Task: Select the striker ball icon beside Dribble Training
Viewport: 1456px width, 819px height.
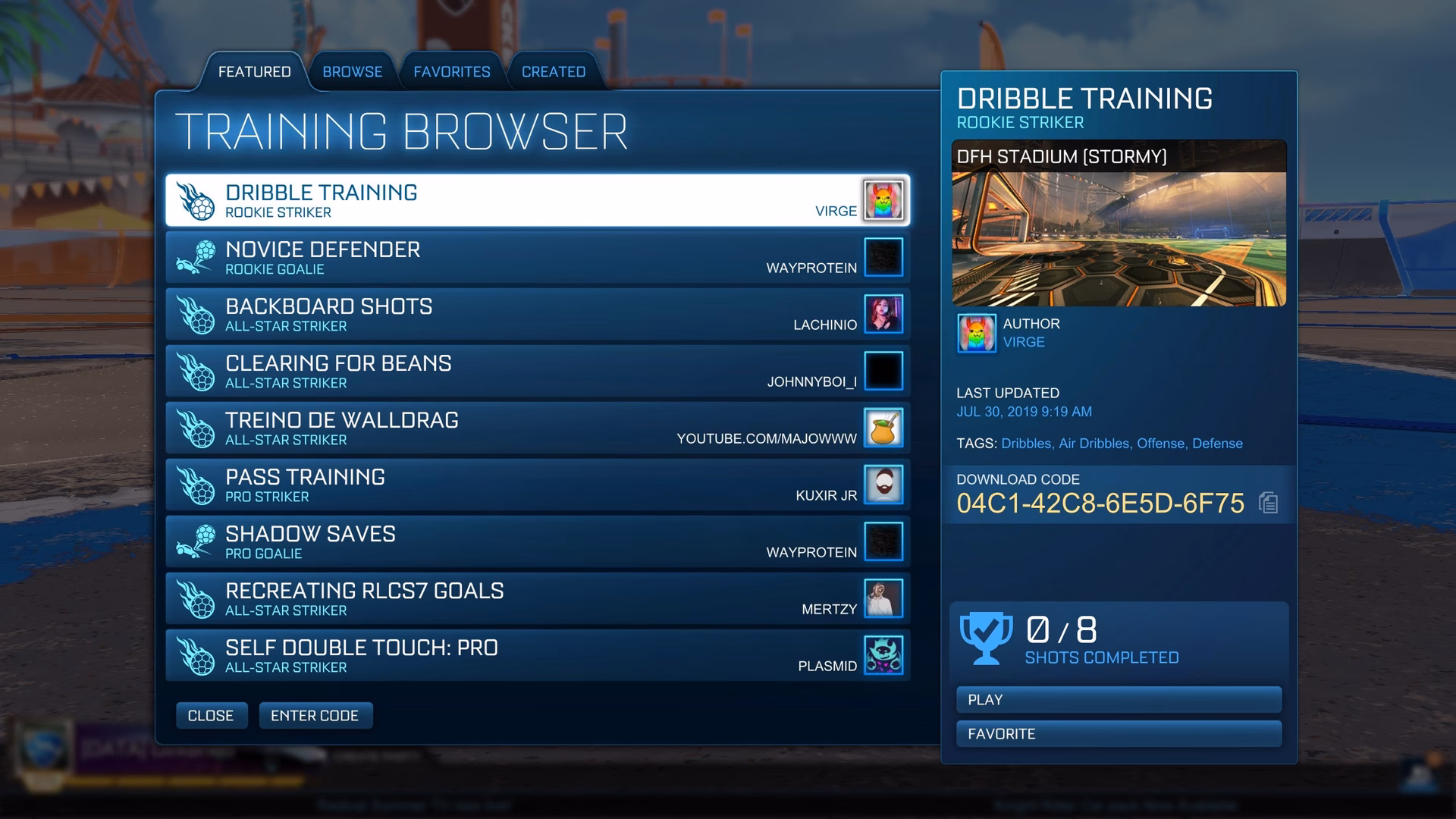Action: (197, 199)
